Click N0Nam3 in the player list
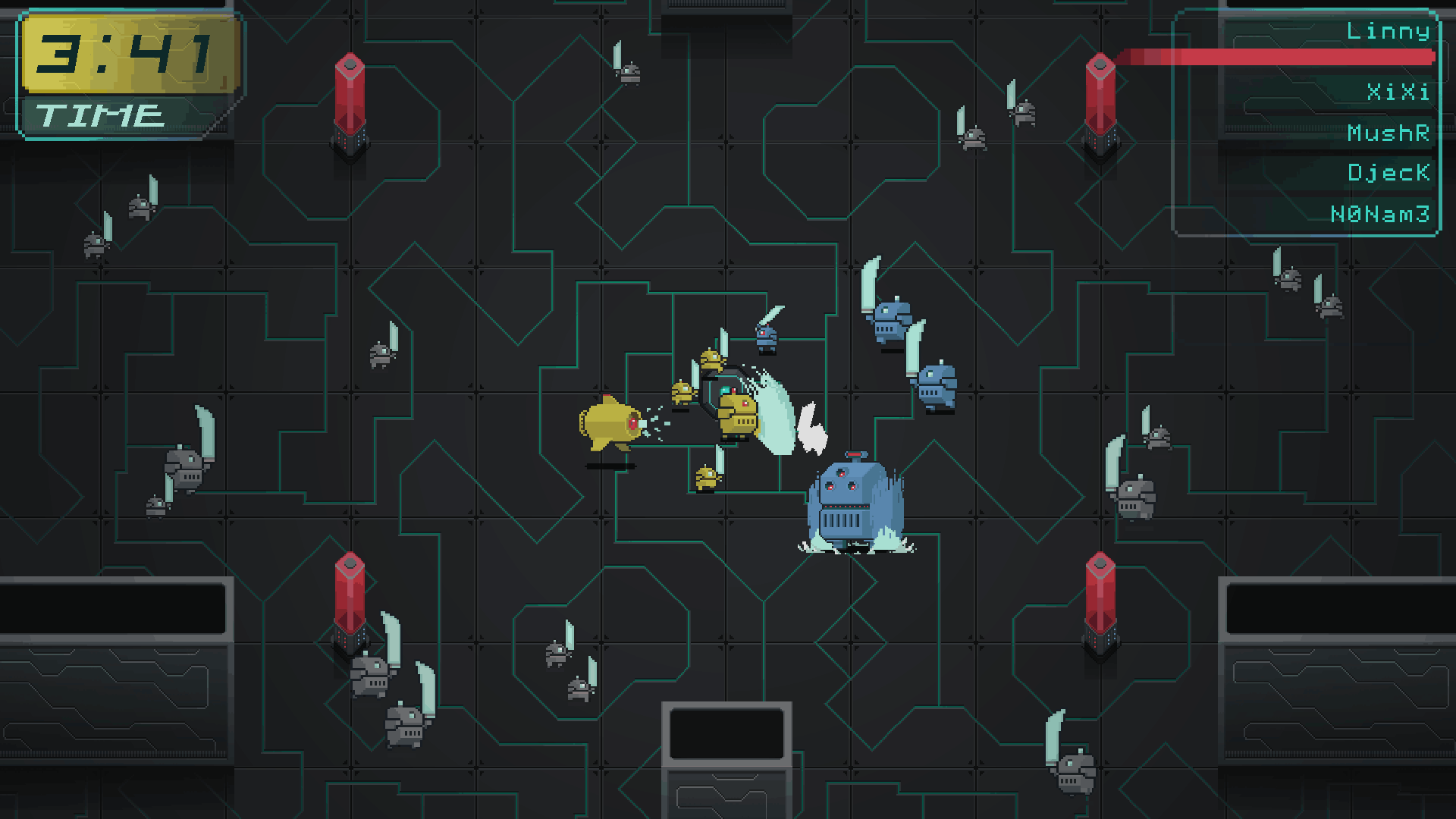 [x=1379, y=214]
